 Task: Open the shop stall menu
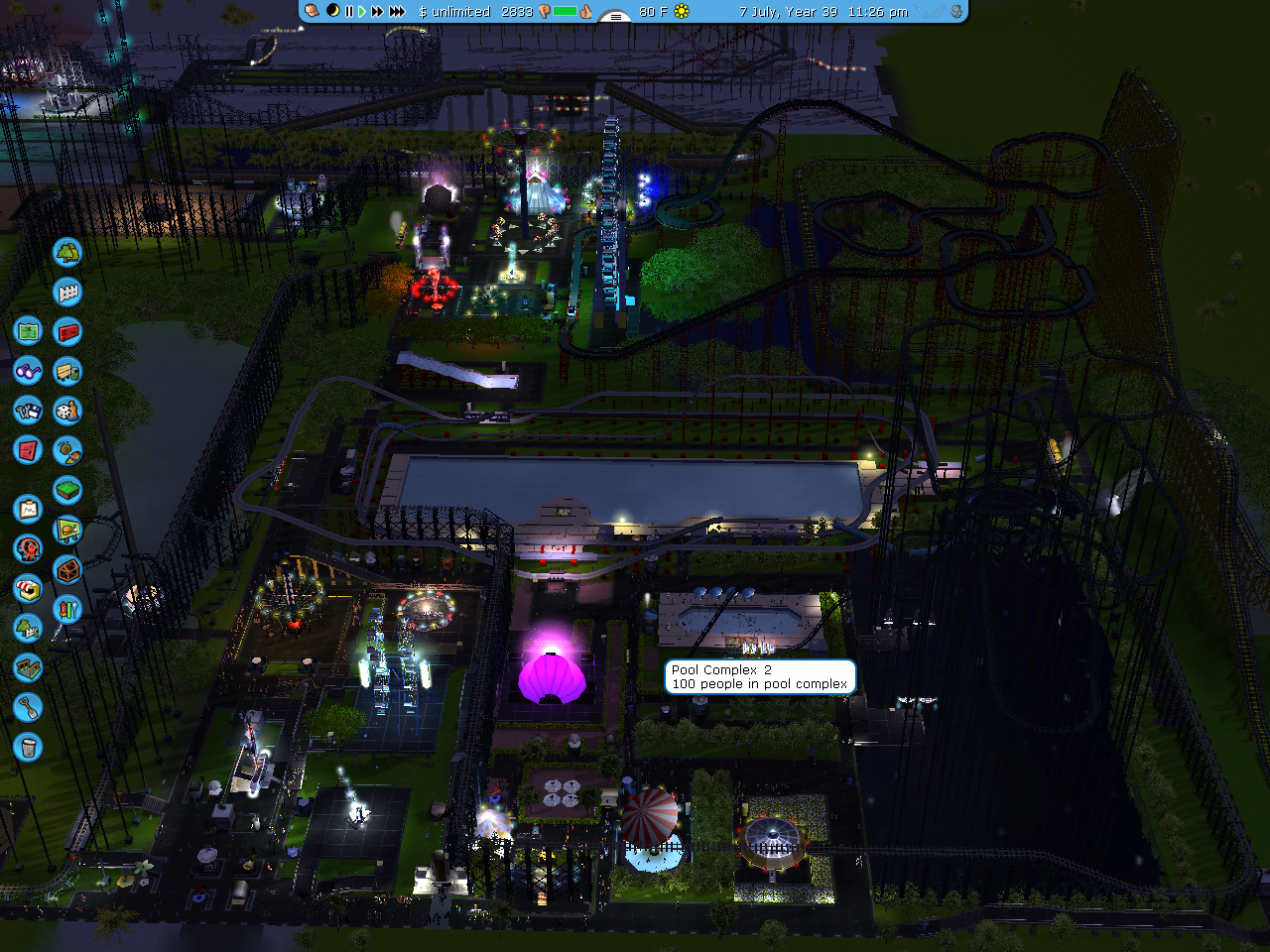[28, 588]
